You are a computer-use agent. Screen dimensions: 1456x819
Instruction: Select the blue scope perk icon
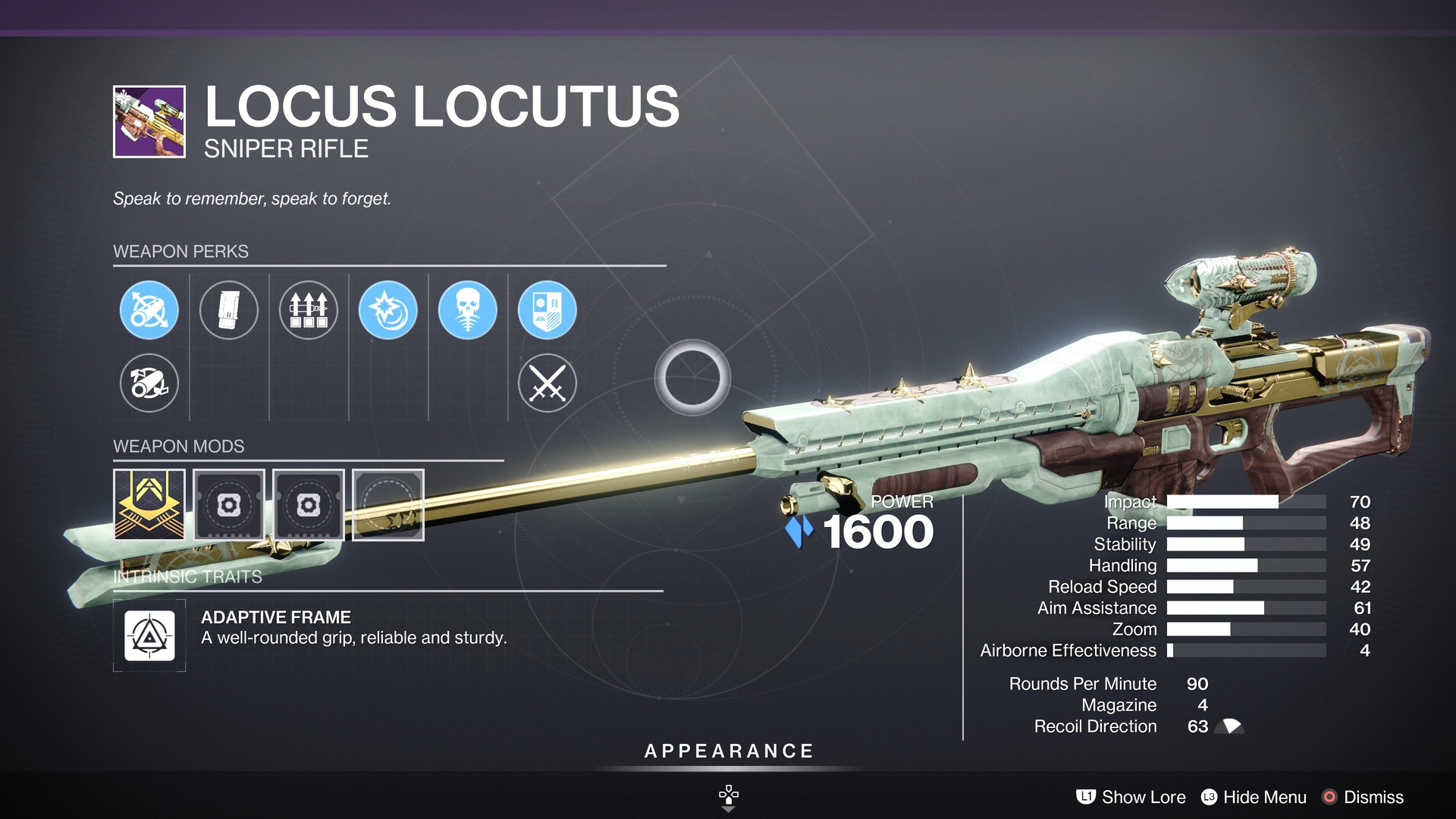click(149, 310)
